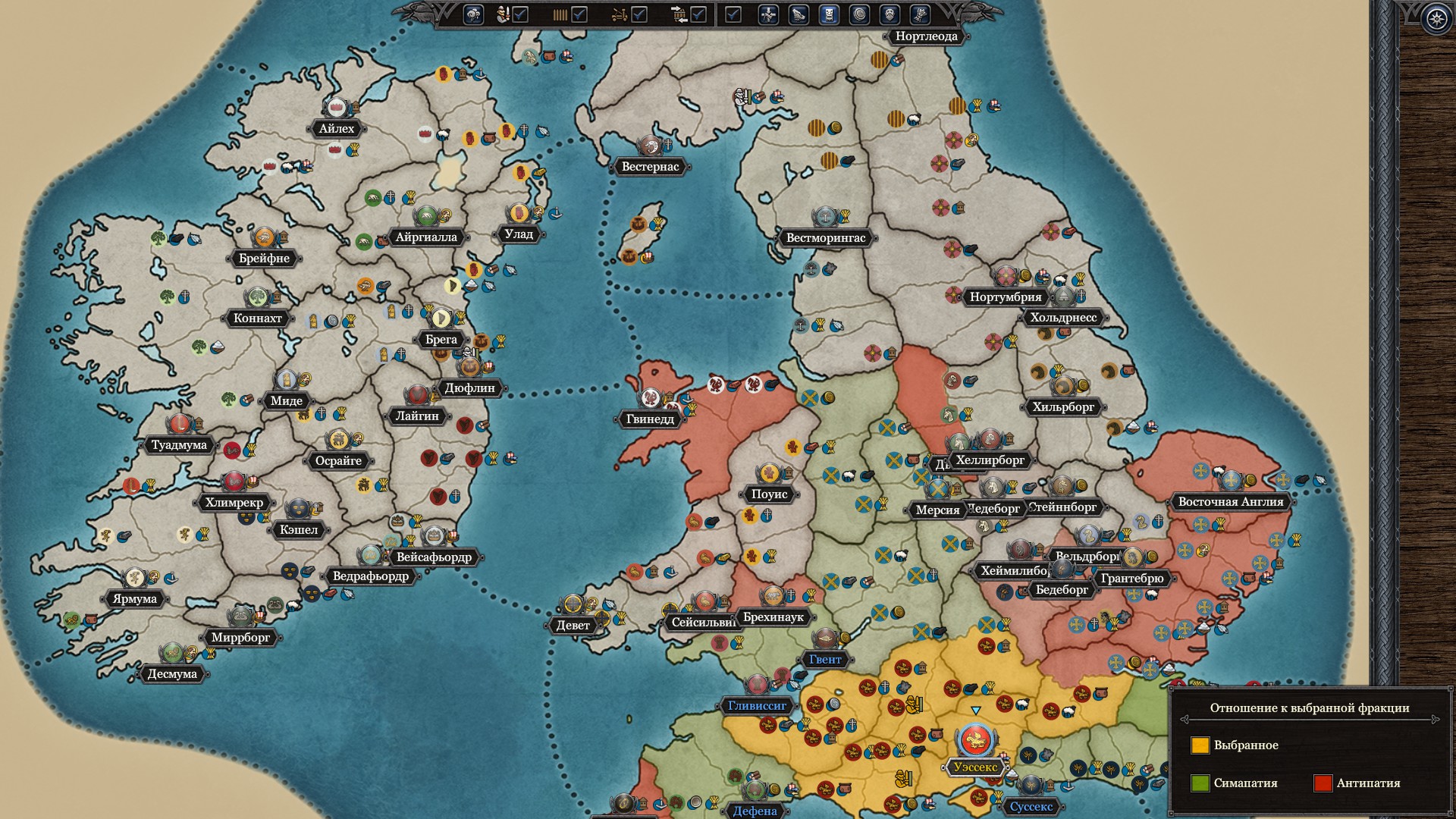Switch to the wolf head map mode
1456x819 pixels.
point(799,14)
